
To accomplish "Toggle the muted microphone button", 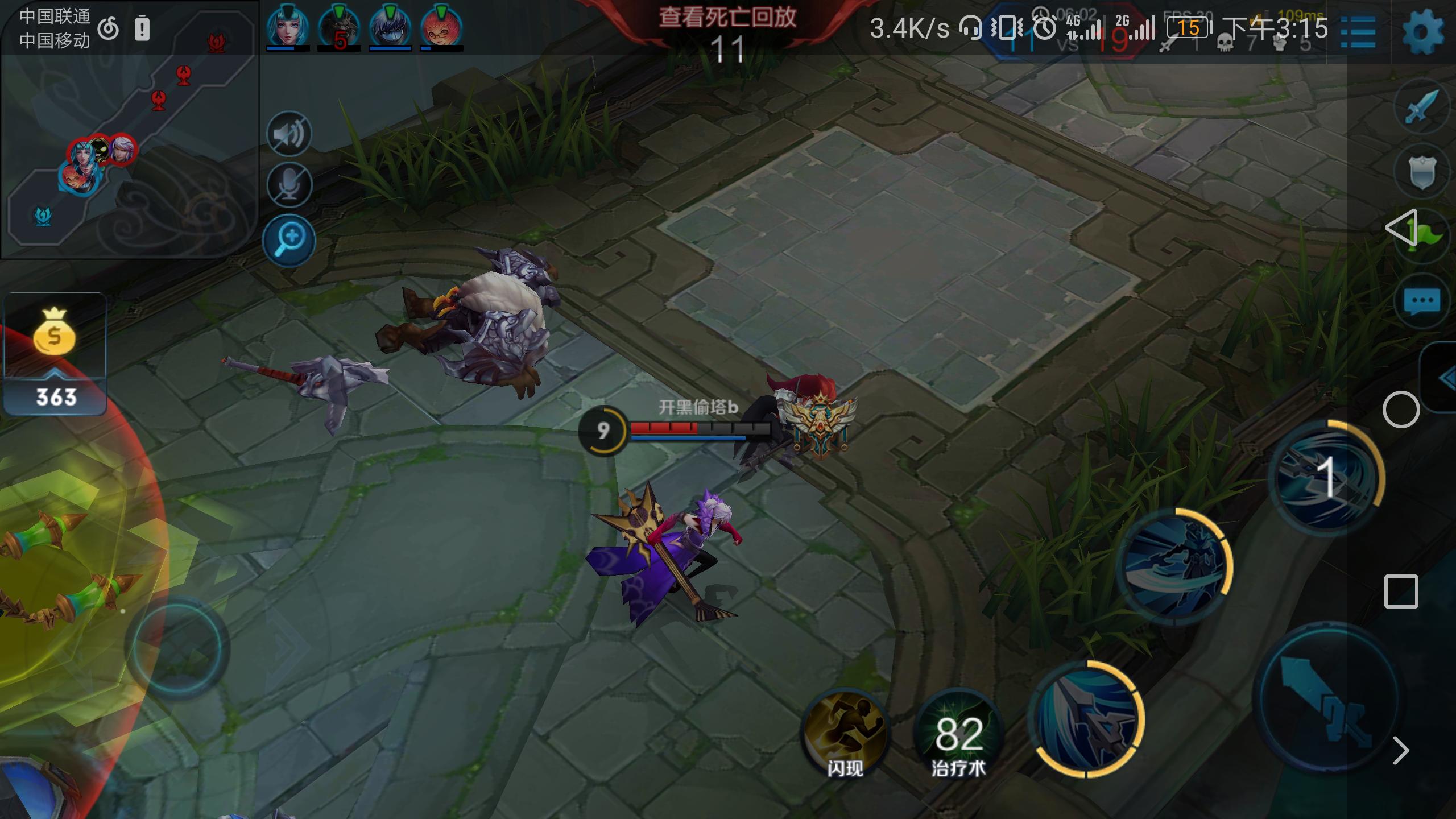I will (289, 185).
